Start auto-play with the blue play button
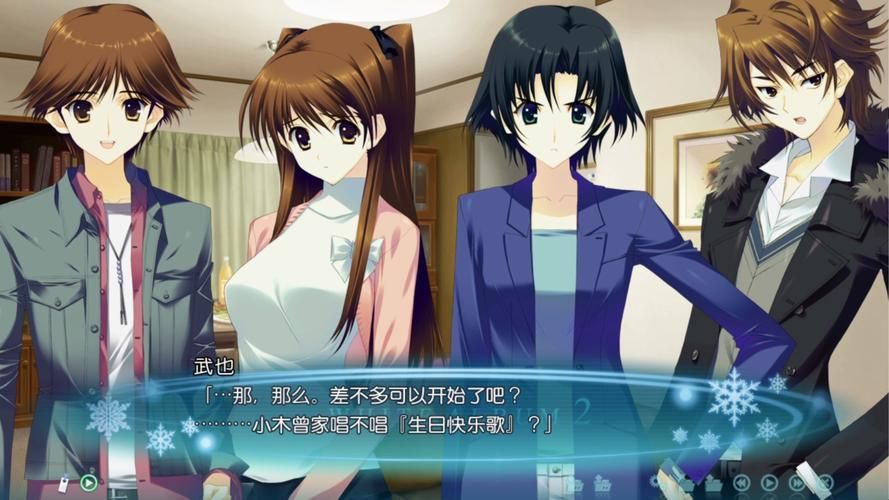This screenshot has height=500, width=889. coord(769,483)
